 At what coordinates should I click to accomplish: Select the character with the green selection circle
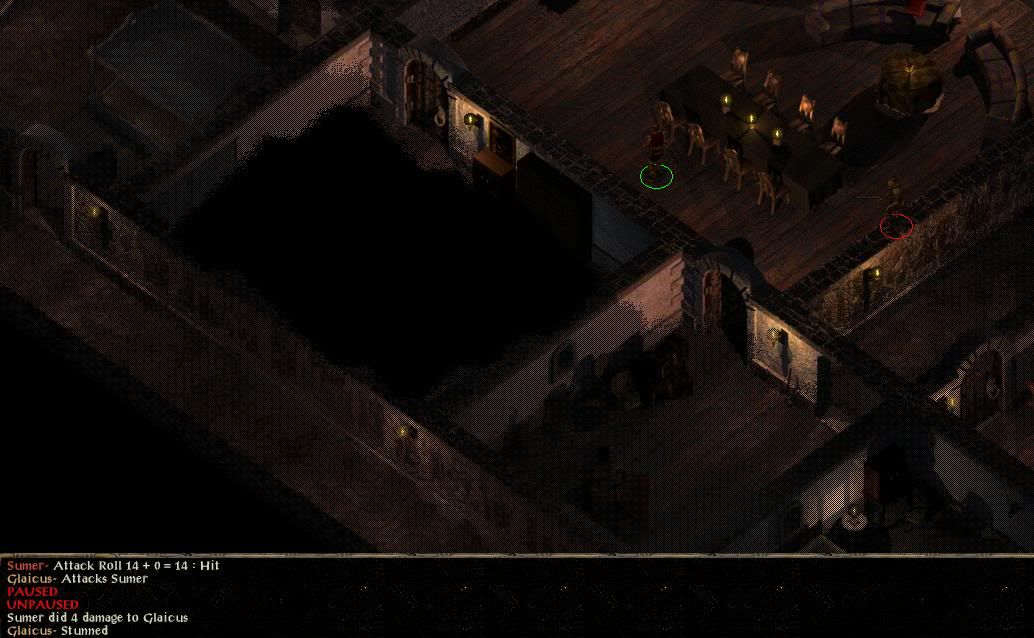(655, 155)
